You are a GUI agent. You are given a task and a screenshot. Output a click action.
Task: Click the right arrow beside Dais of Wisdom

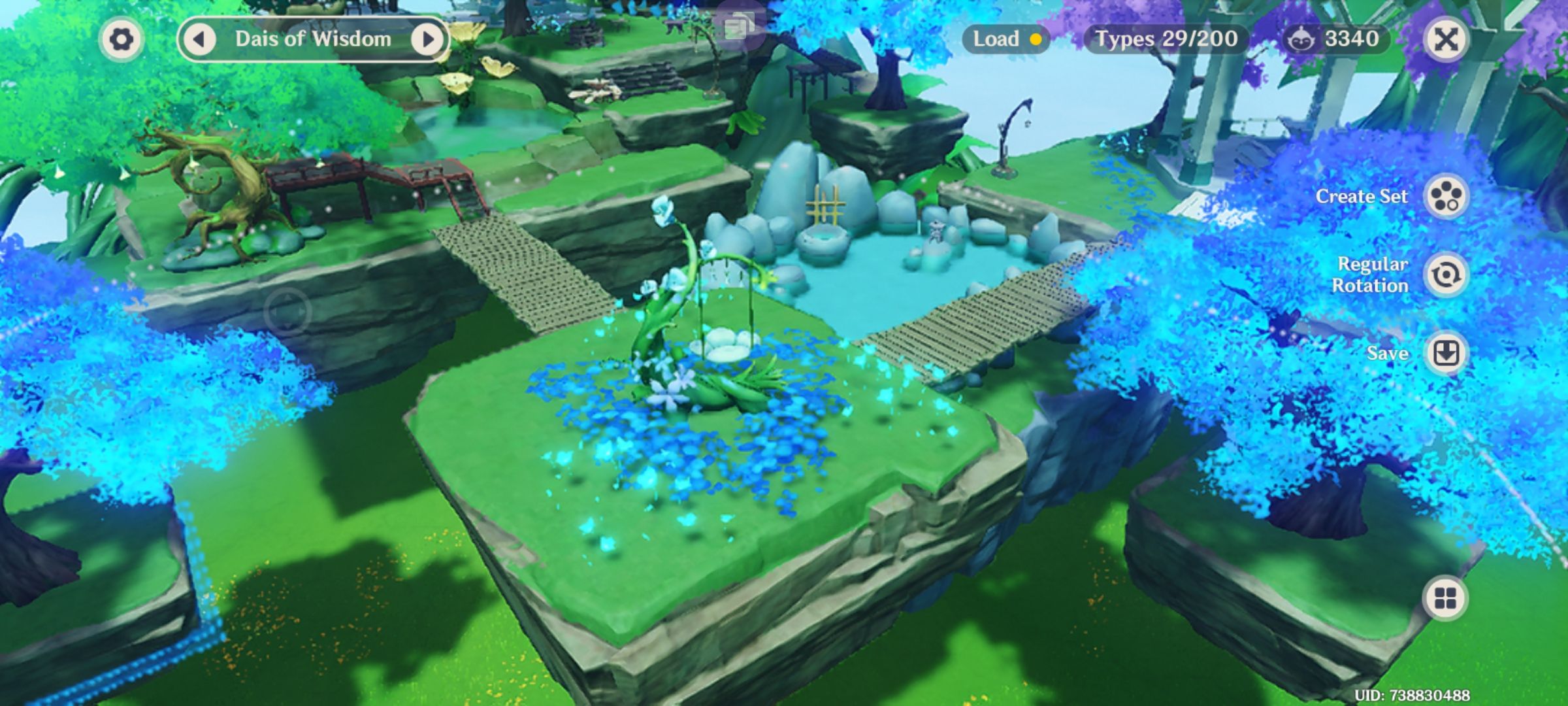pyautogui.click(x=428, y=39)
